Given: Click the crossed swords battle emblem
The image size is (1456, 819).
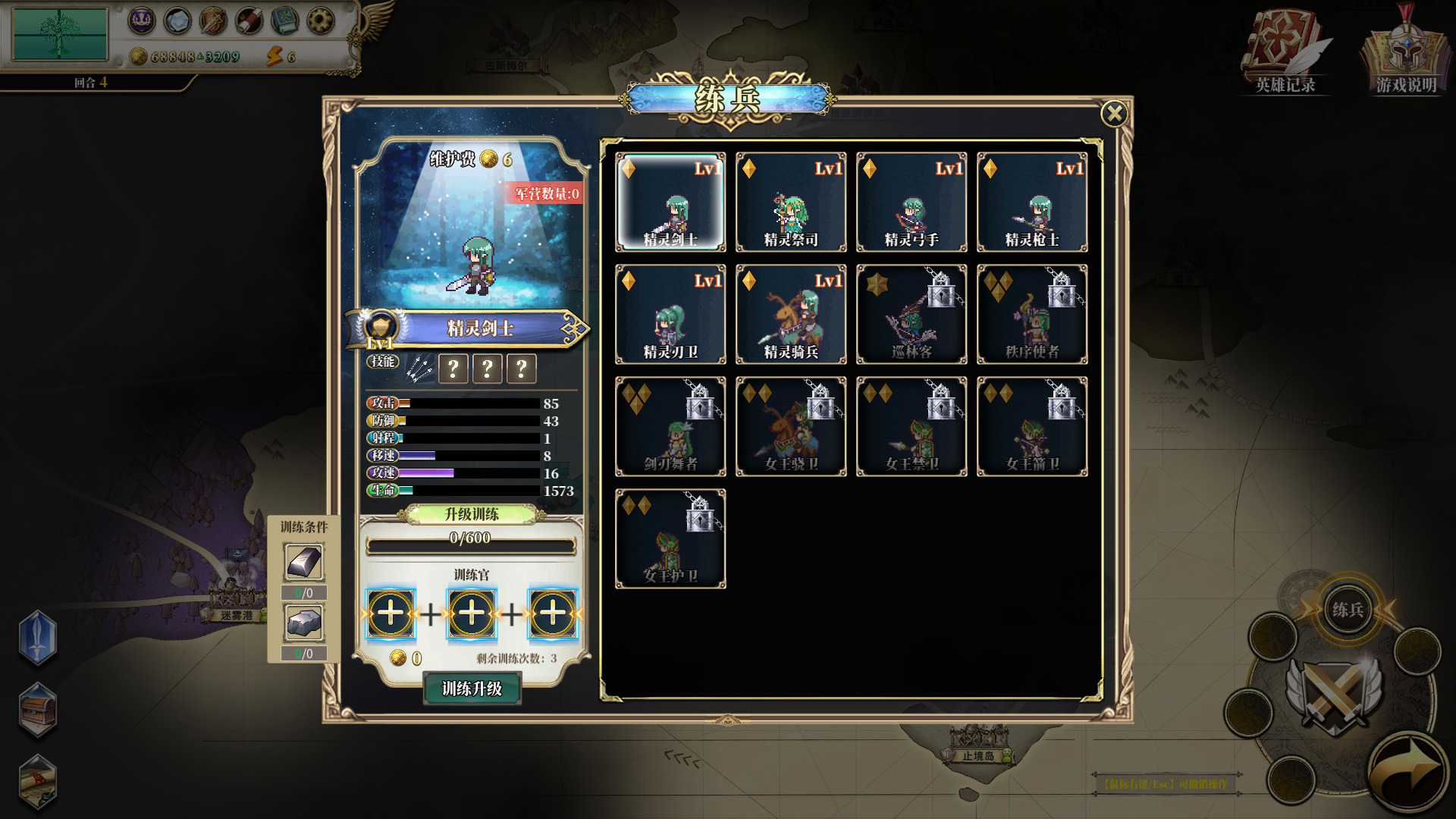Looking at the screenshot, I should (1333, 694).
